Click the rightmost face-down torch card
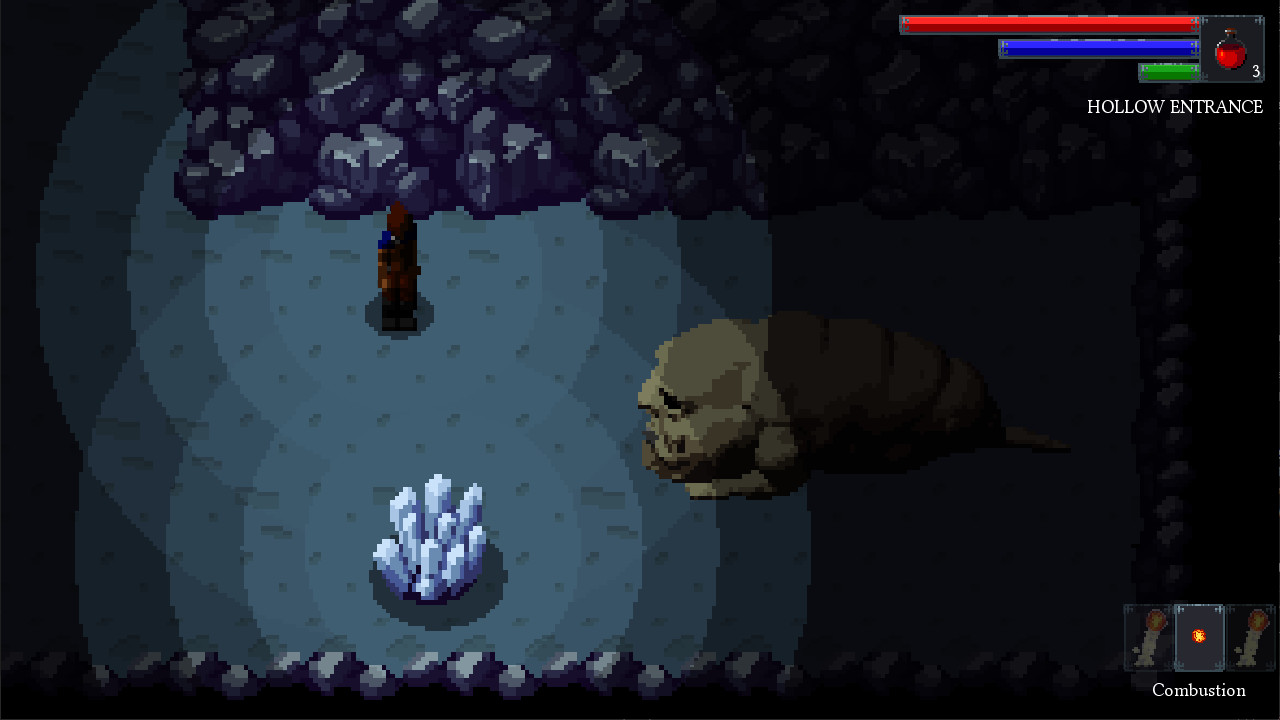 tap(1250, 636)
